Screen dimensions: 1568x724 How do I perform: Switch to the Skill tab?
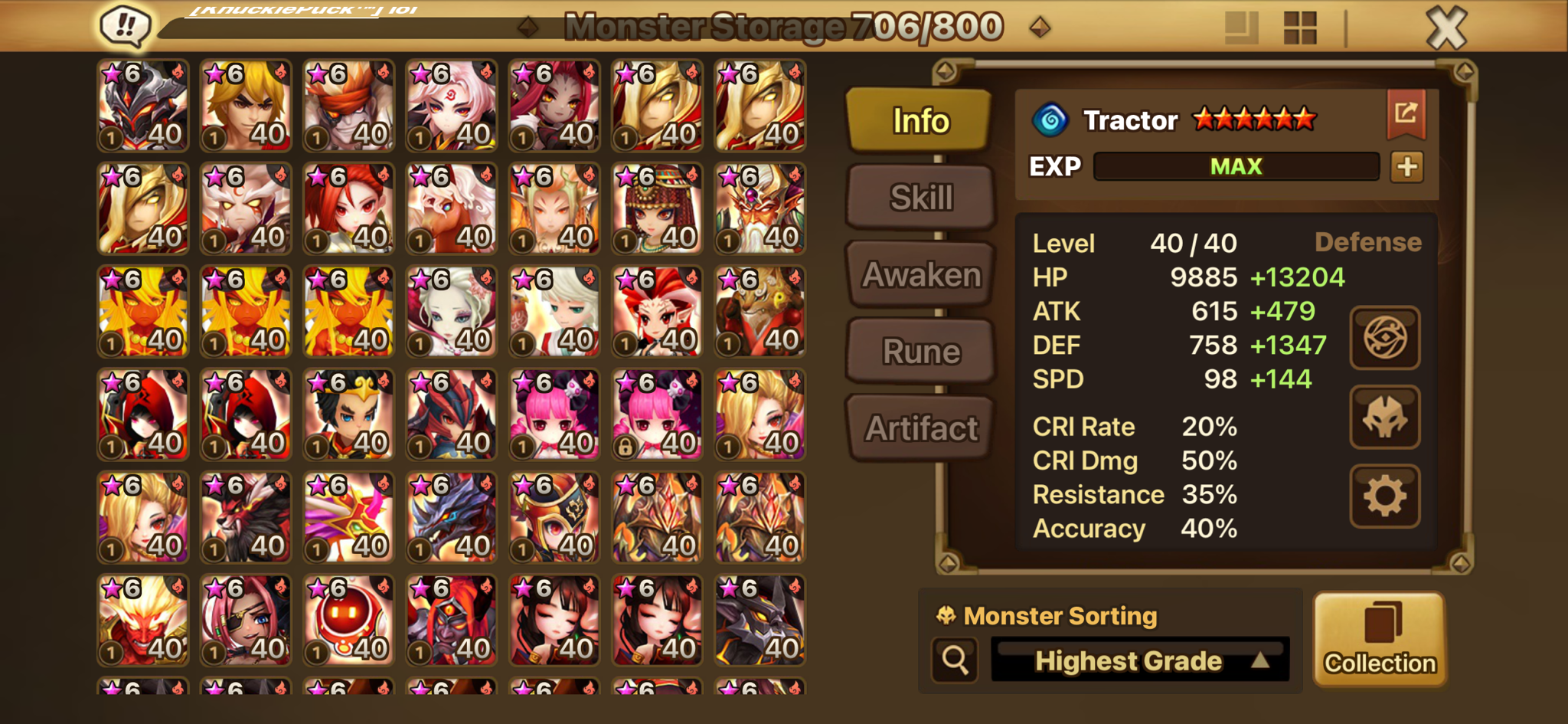(920, 198)
